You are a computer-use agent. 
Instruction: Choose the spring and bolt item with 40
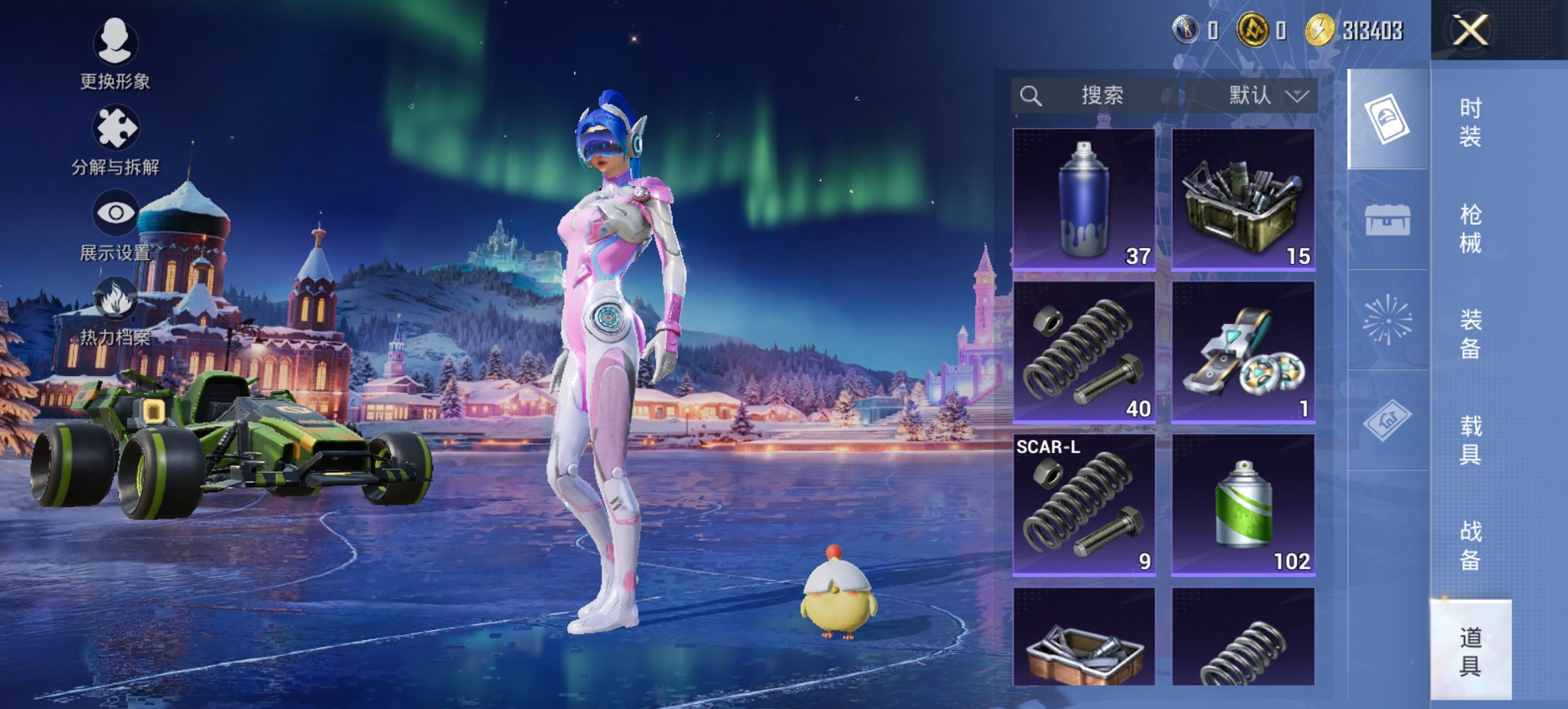(x=1084, y=352)
